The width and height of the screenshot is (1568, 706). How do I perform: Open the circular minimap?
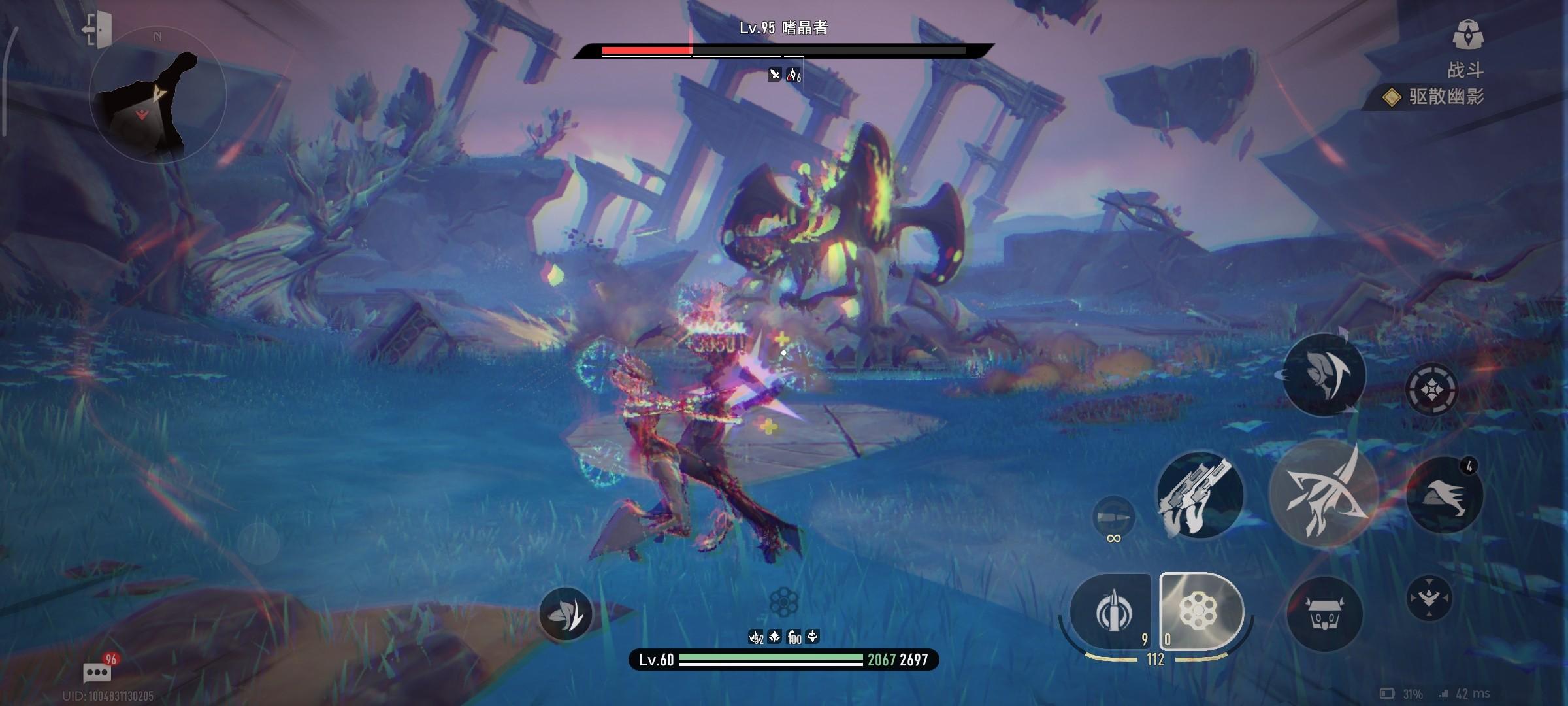pos(157,96)
